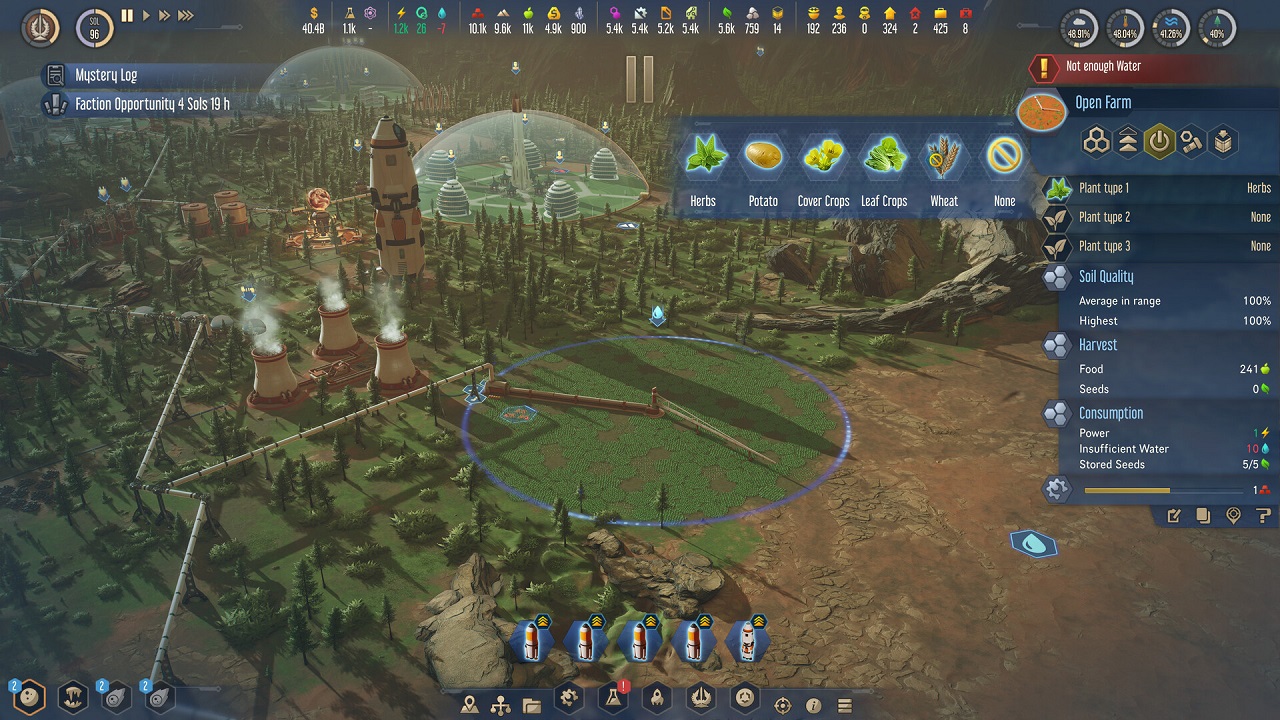Screen dimensions: 1280x720
Task: Open the Mission Profile gear menu
Action: click(568, 698)
